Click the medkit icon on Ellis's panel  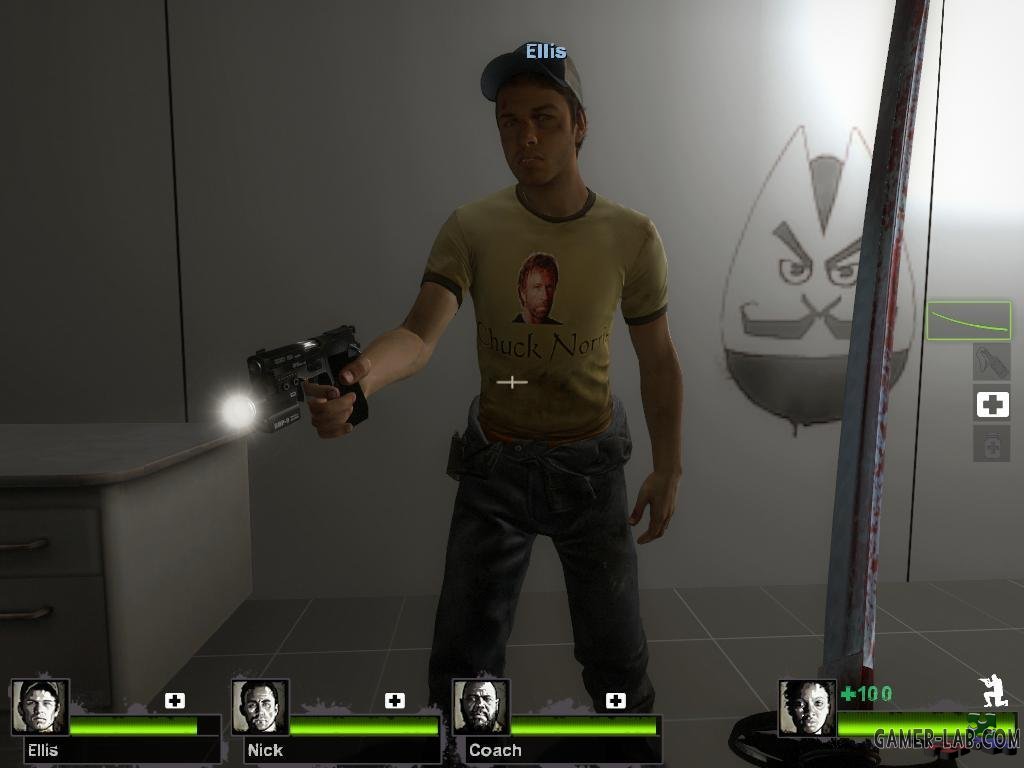[x=175, y=700]
